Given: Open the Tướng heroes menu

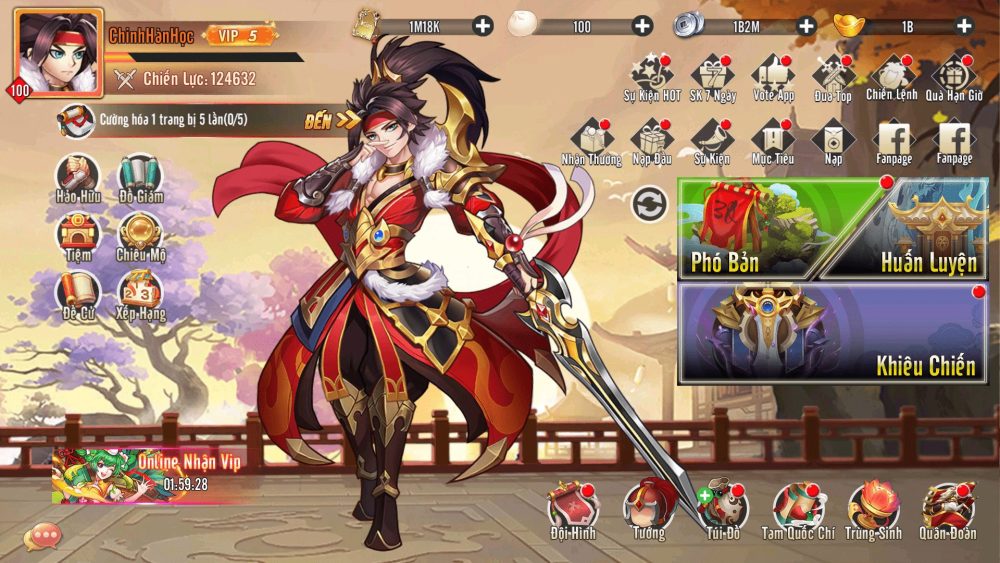Looking at the screenshot, I should pyautogui.click(x=648, y=510).
